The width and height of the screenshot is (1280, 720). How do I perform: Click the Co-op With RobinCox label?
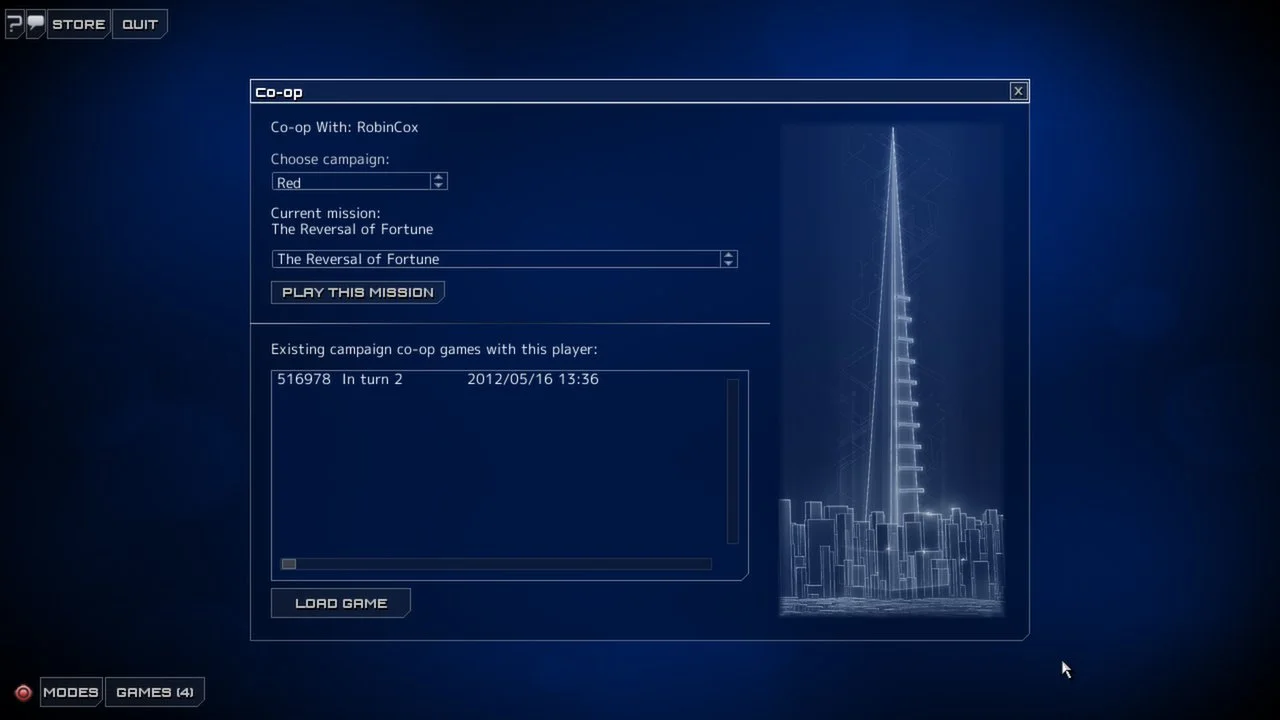[344, 127]
